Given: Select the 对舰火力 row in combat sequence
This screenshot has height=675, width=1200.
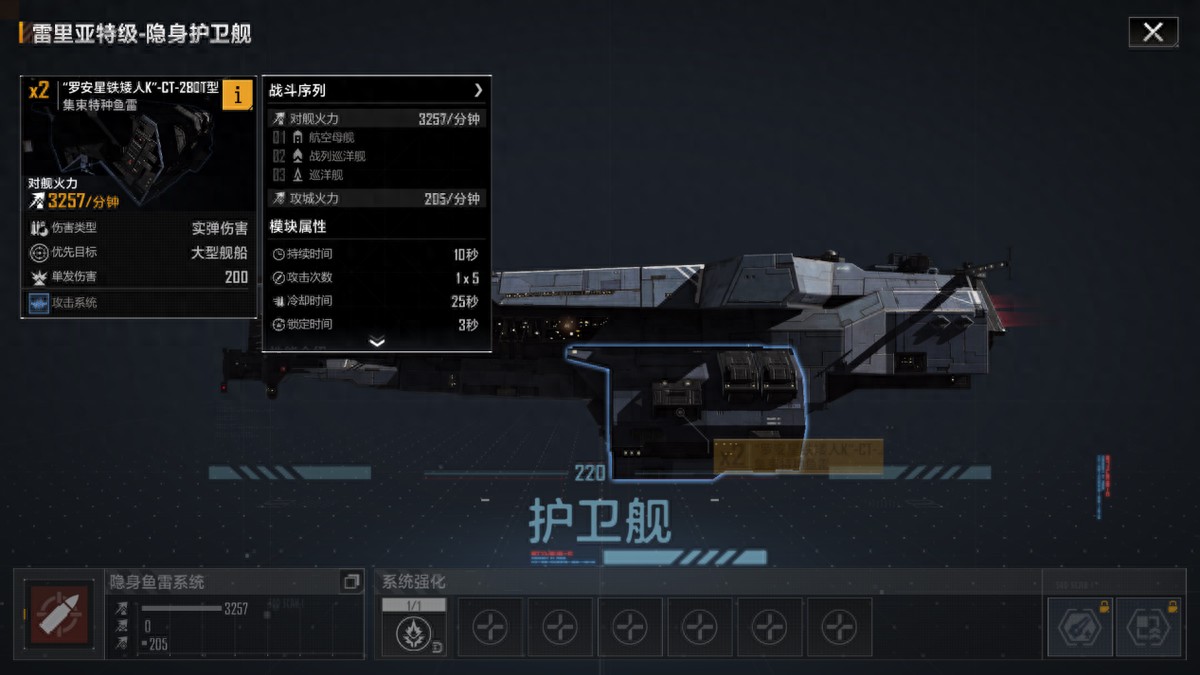Looking at the screenshot, I should tap(376, 119).
